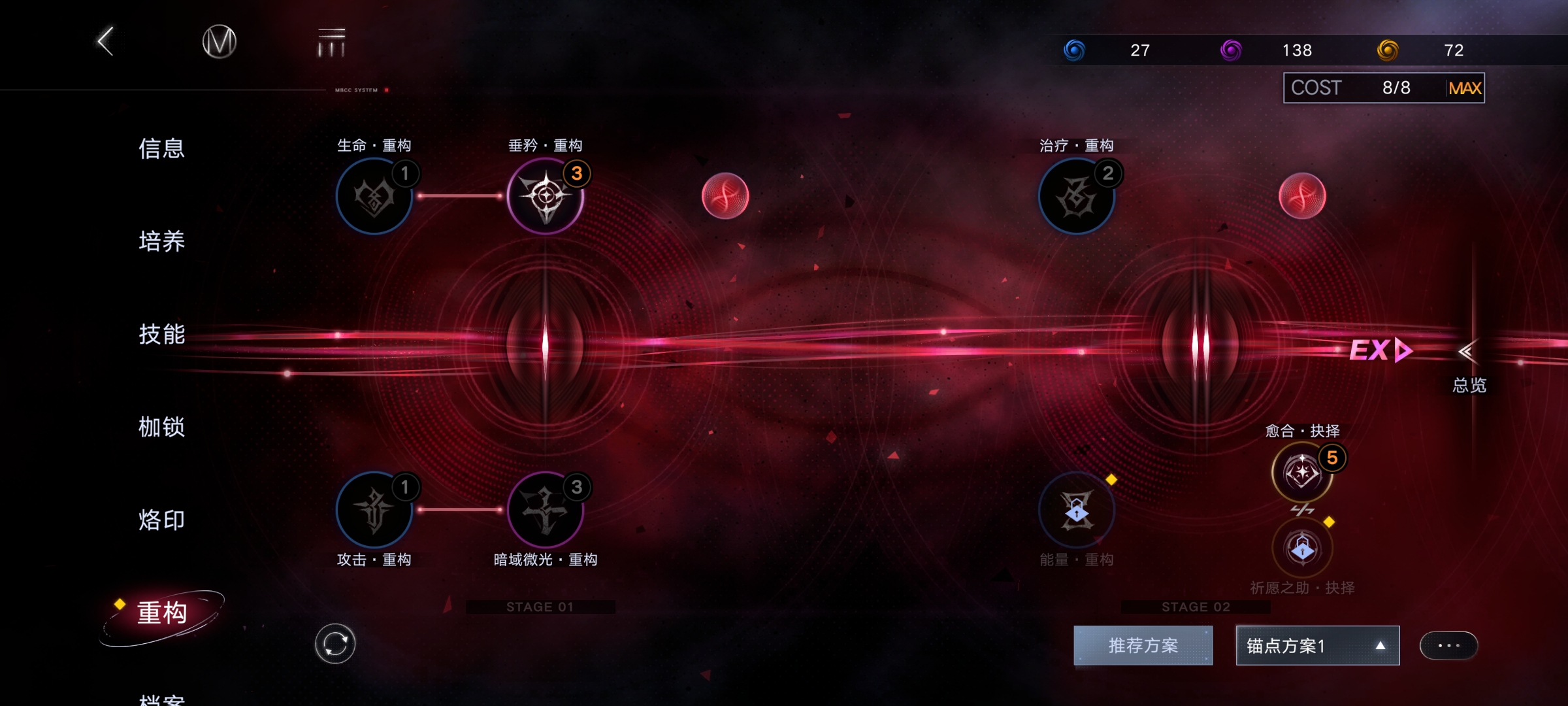Click the circular reset arrows button
Viewport: 1568px width, 706px height.
[x=335, y=644]
